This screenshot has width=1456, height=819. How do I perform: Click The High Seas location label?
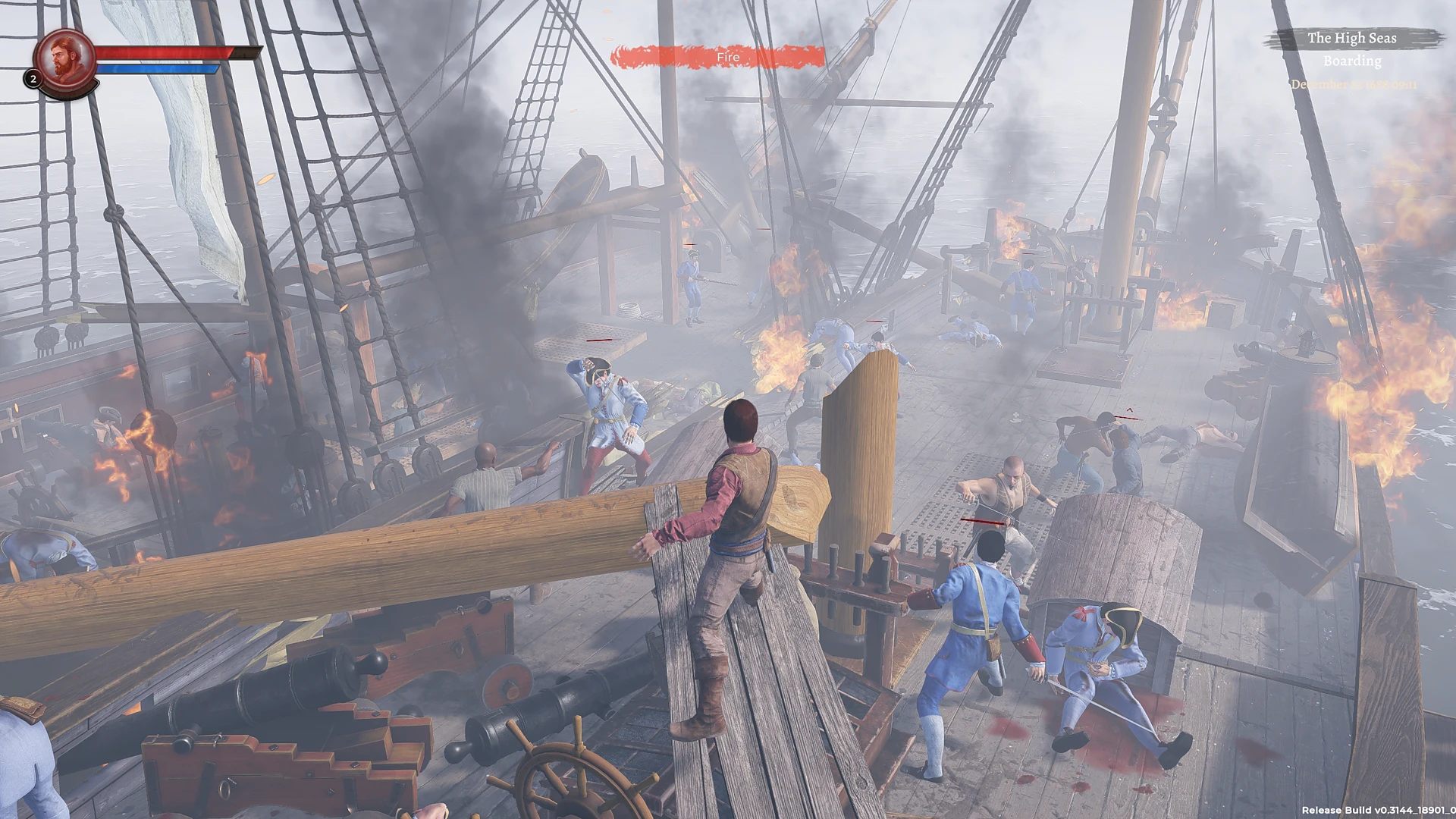click(x=1352, y=38)
